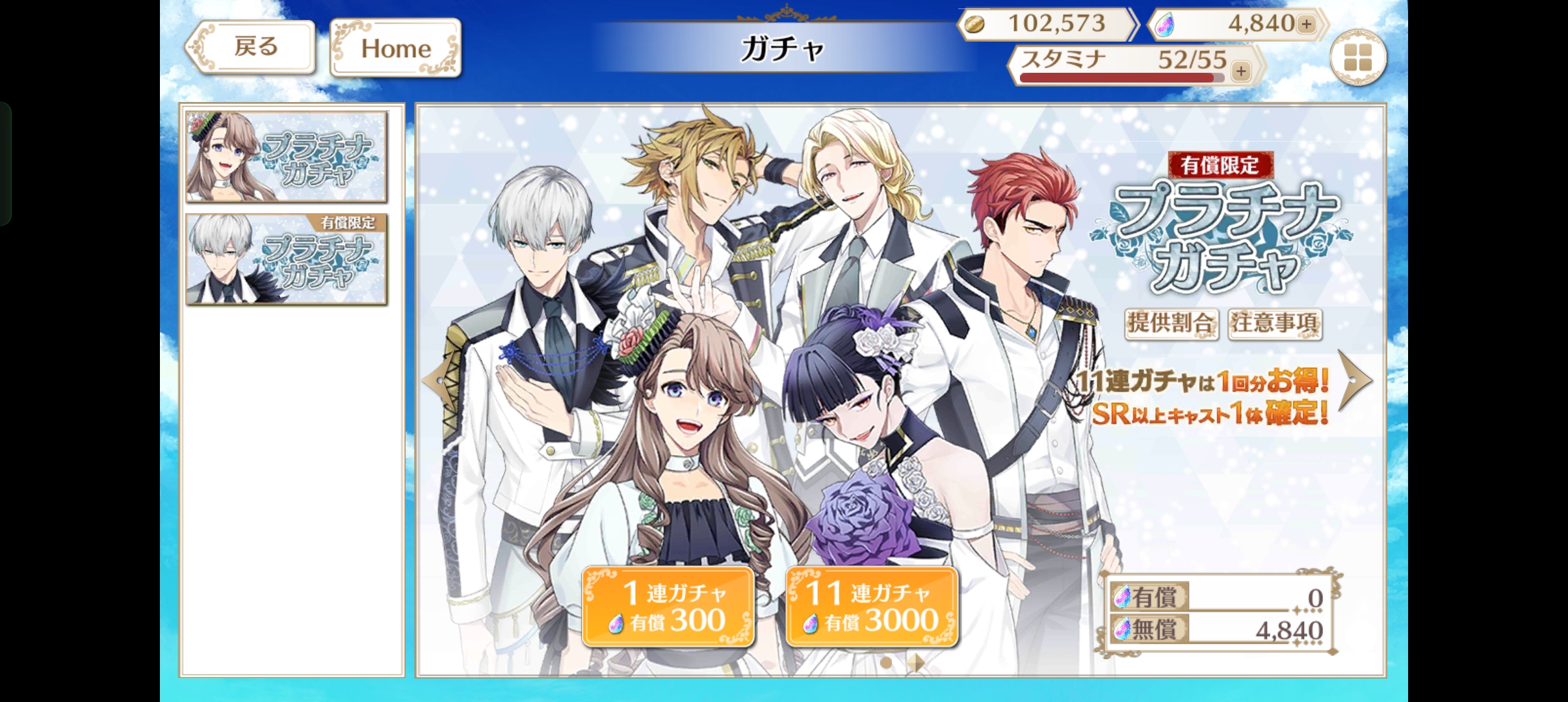This screenshot has height=702, width=1568.
Task: Open the 注意事項 notes
Action: point(1274,323)
